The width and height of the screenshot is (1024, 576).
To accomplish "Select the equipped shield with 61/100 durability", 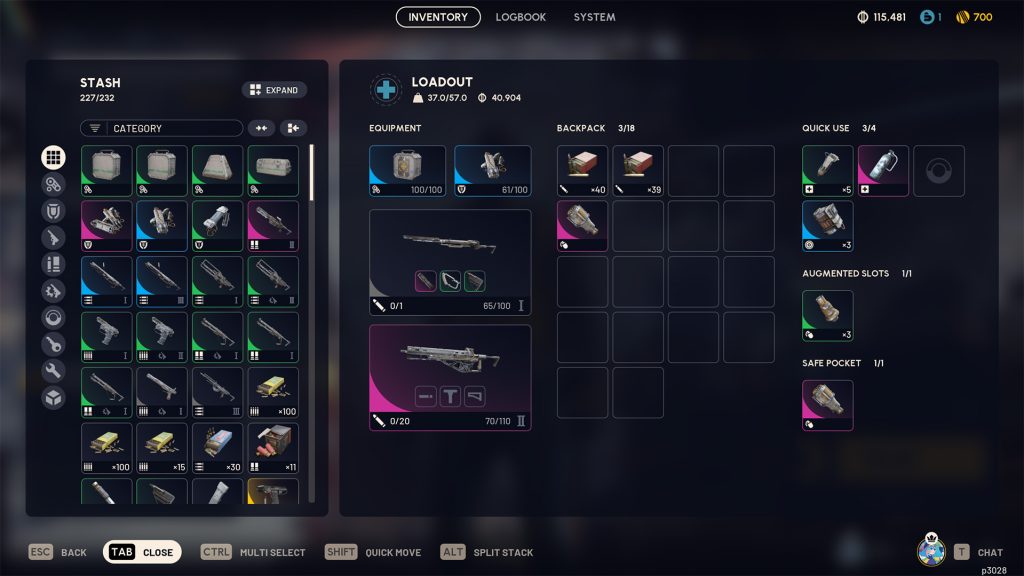I will pyautogui.click(x=493, y=170).
